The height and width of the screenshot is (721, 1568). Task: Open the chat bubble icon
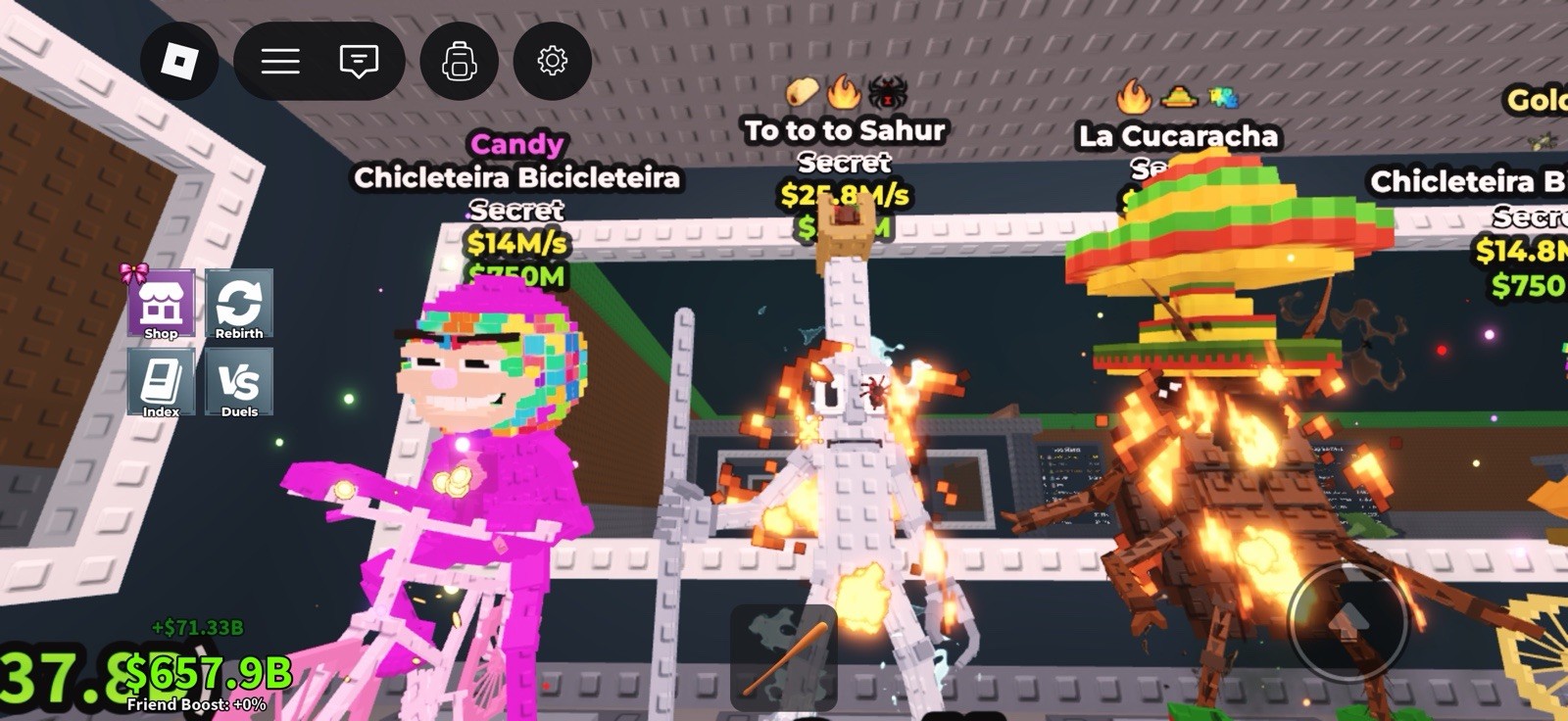(360, 61)
